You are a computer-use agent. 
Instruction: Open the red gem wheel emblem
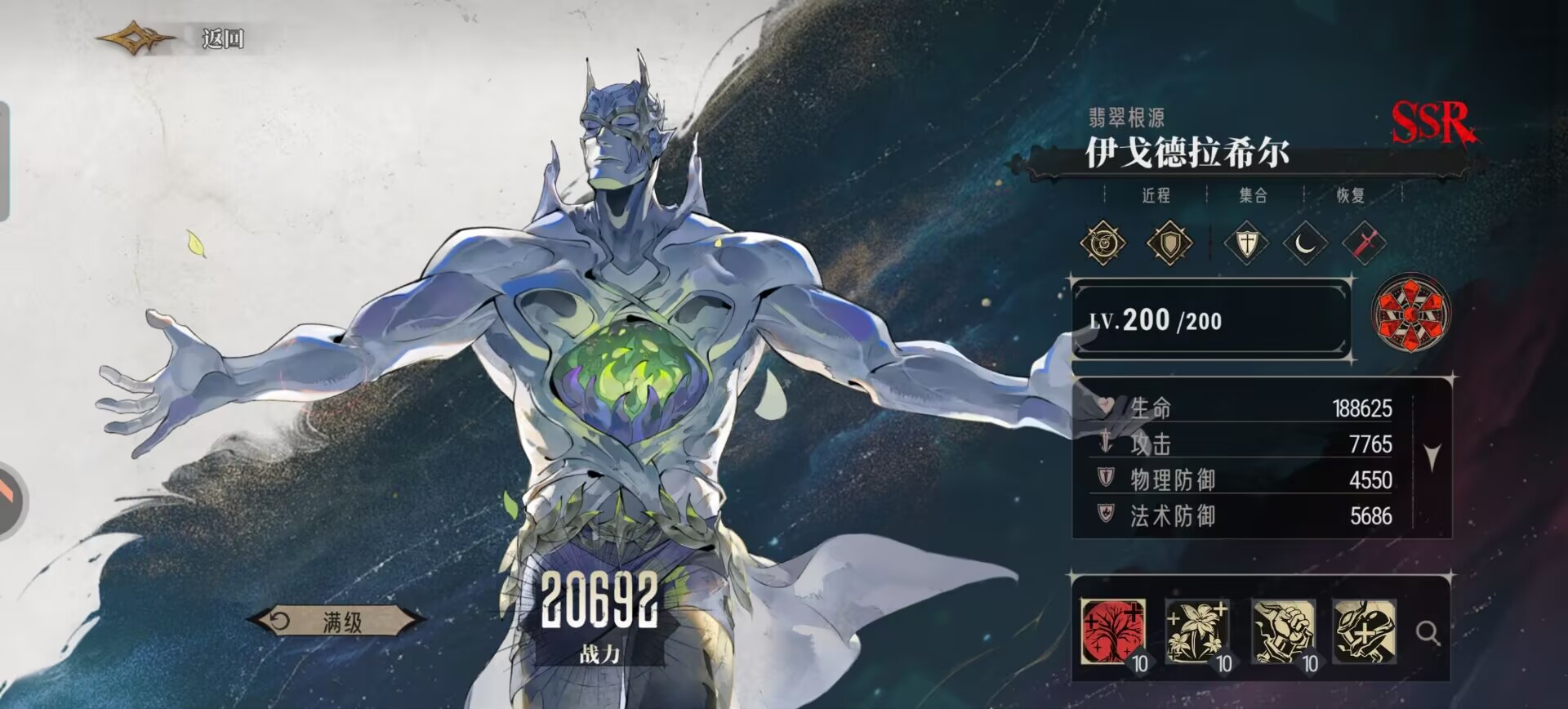tap(1412, 313)
